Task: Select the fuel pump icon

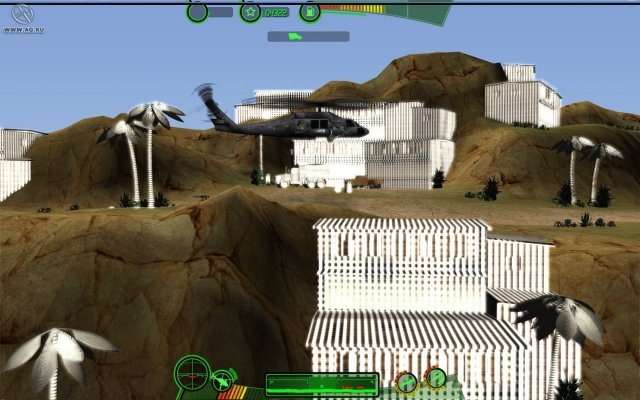Action: pyautogui.click(x=311, y=12)
